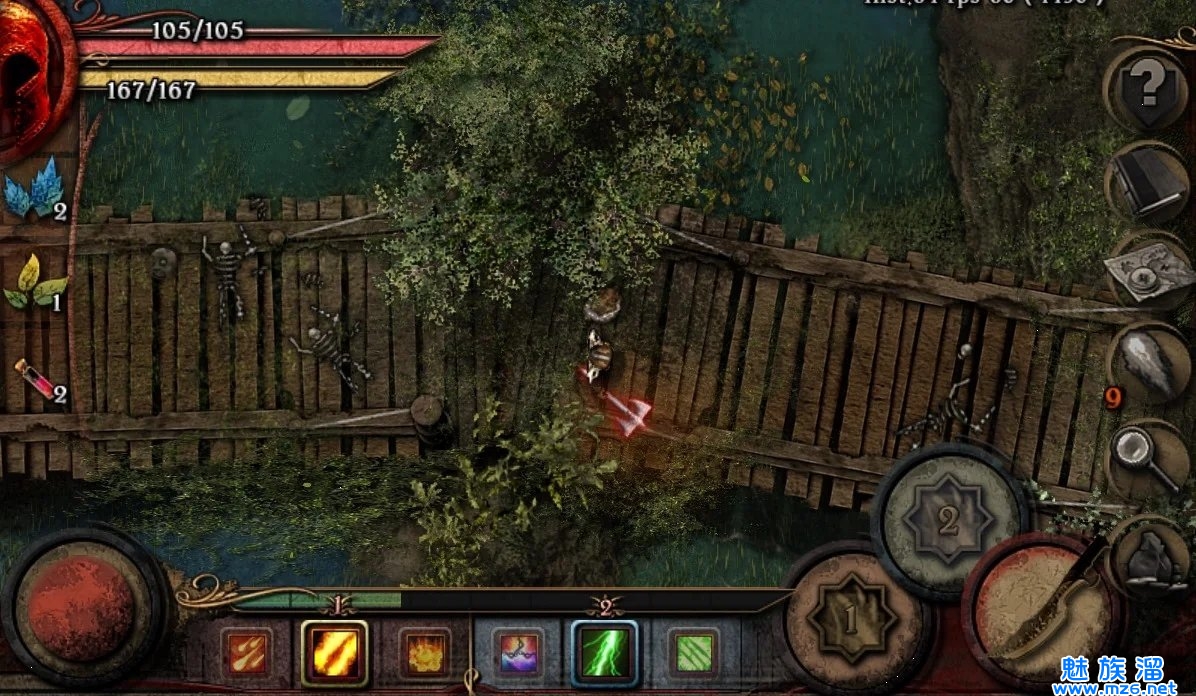Screen dimensions: 1196x696
Task: Trigger the round skill button numbered 2
Action: (948, 520)
